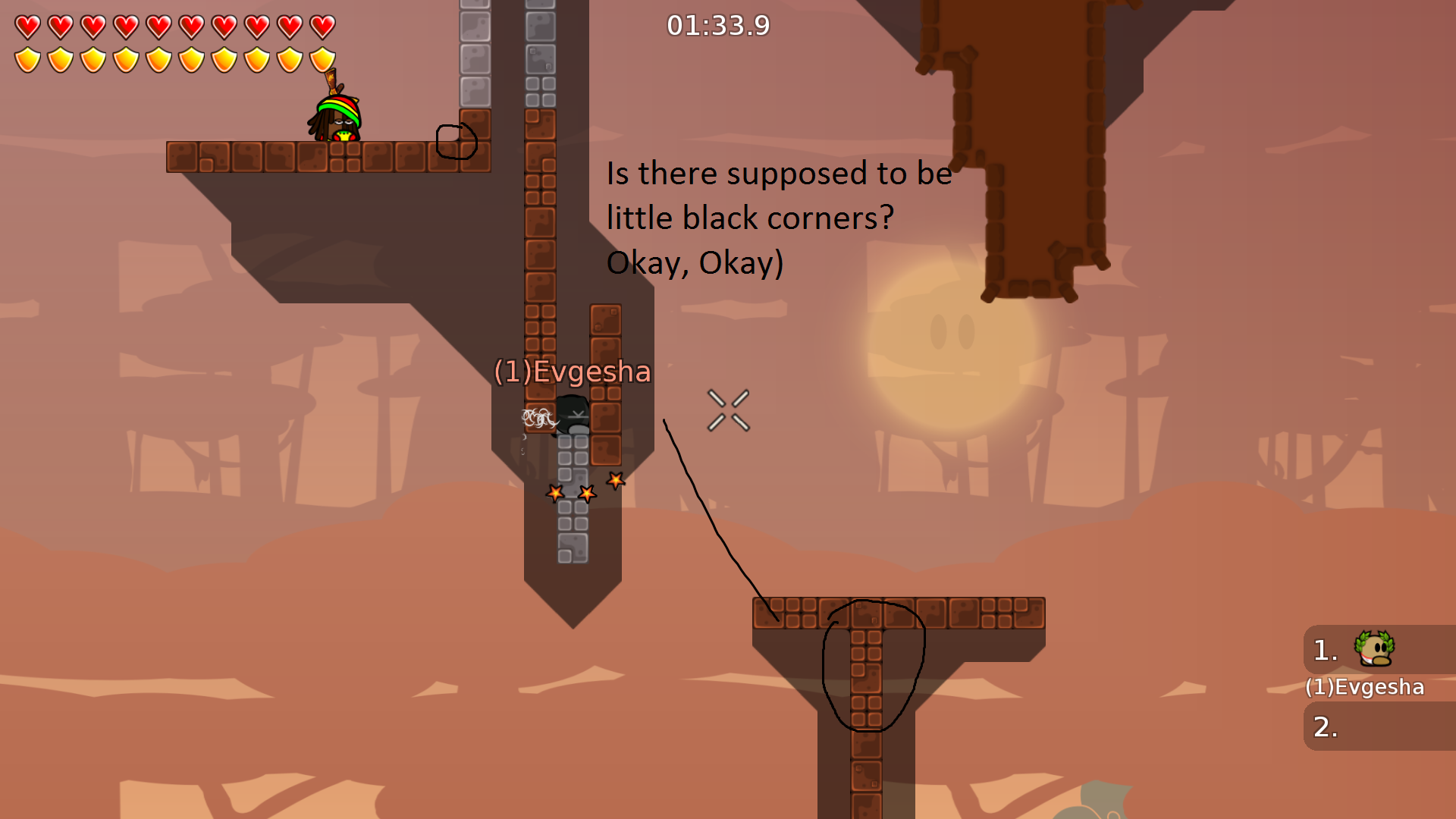Click the circled grey block on the platform
The image size is (1456, 819).
click(455, 142)
